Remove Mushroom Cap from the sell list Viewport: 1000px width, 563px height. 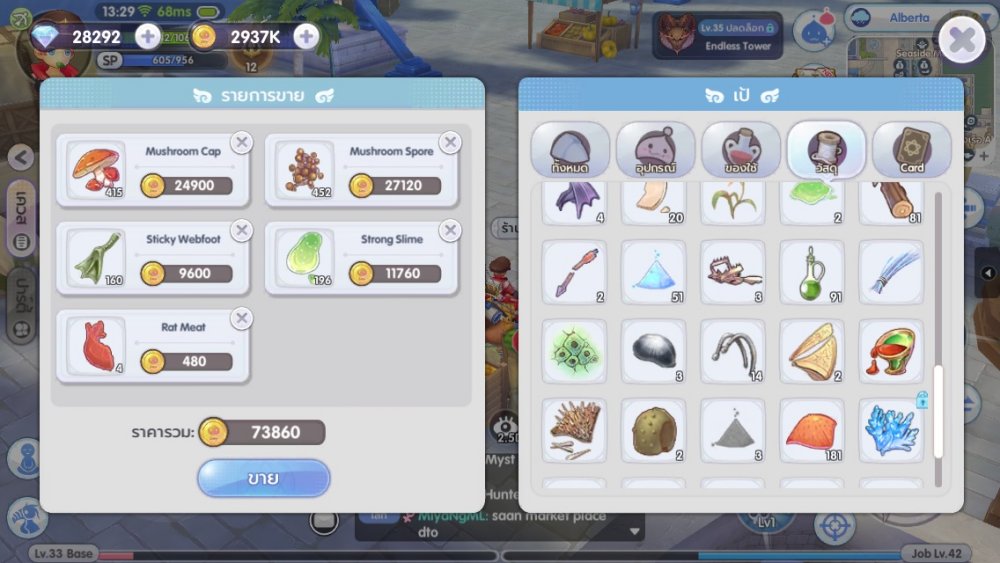(241, 143)
